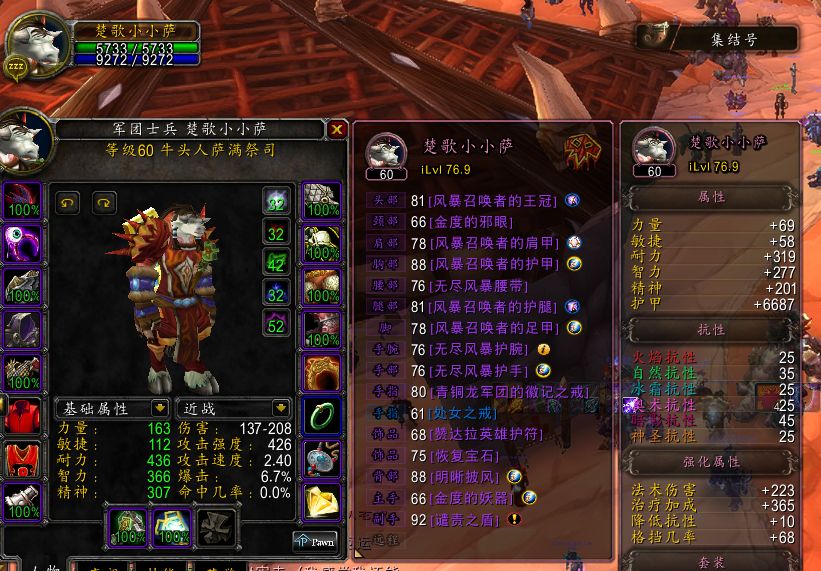This screenshot has height=571, width=821.
Task: Click the Pawn button
Action: pos(315,540)
